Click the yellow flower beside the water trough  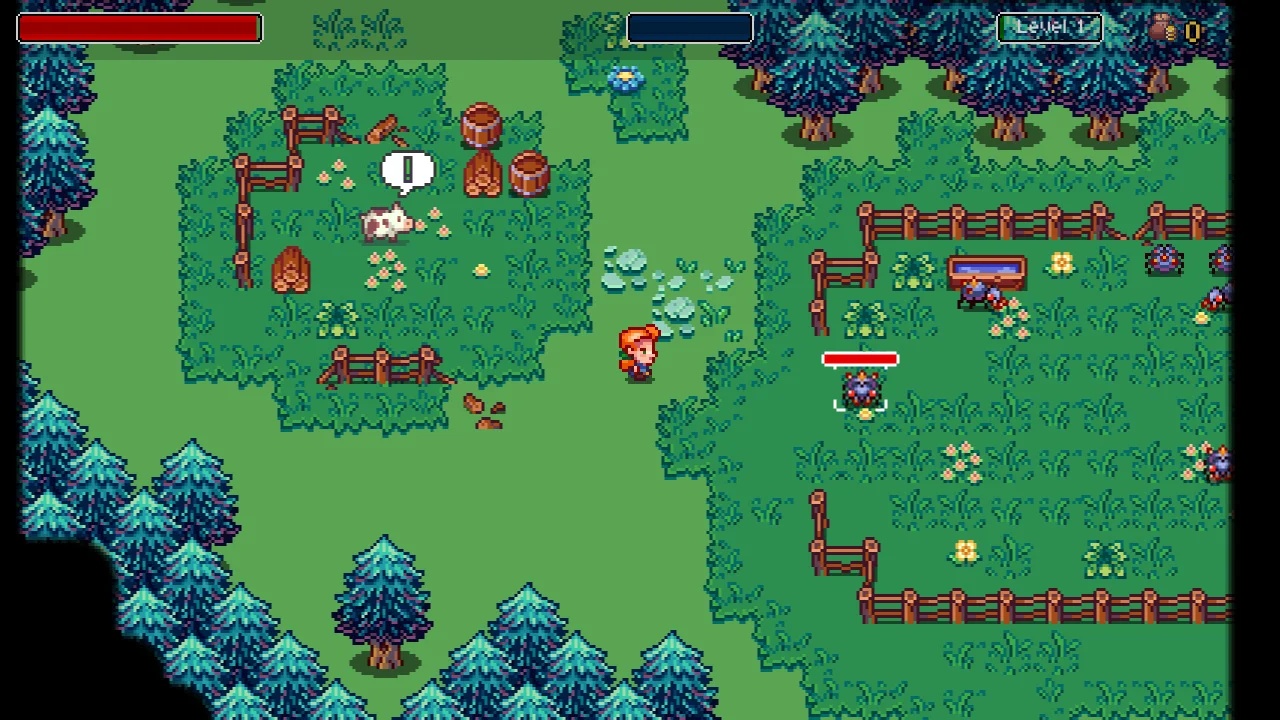(x=1062, y=262)
